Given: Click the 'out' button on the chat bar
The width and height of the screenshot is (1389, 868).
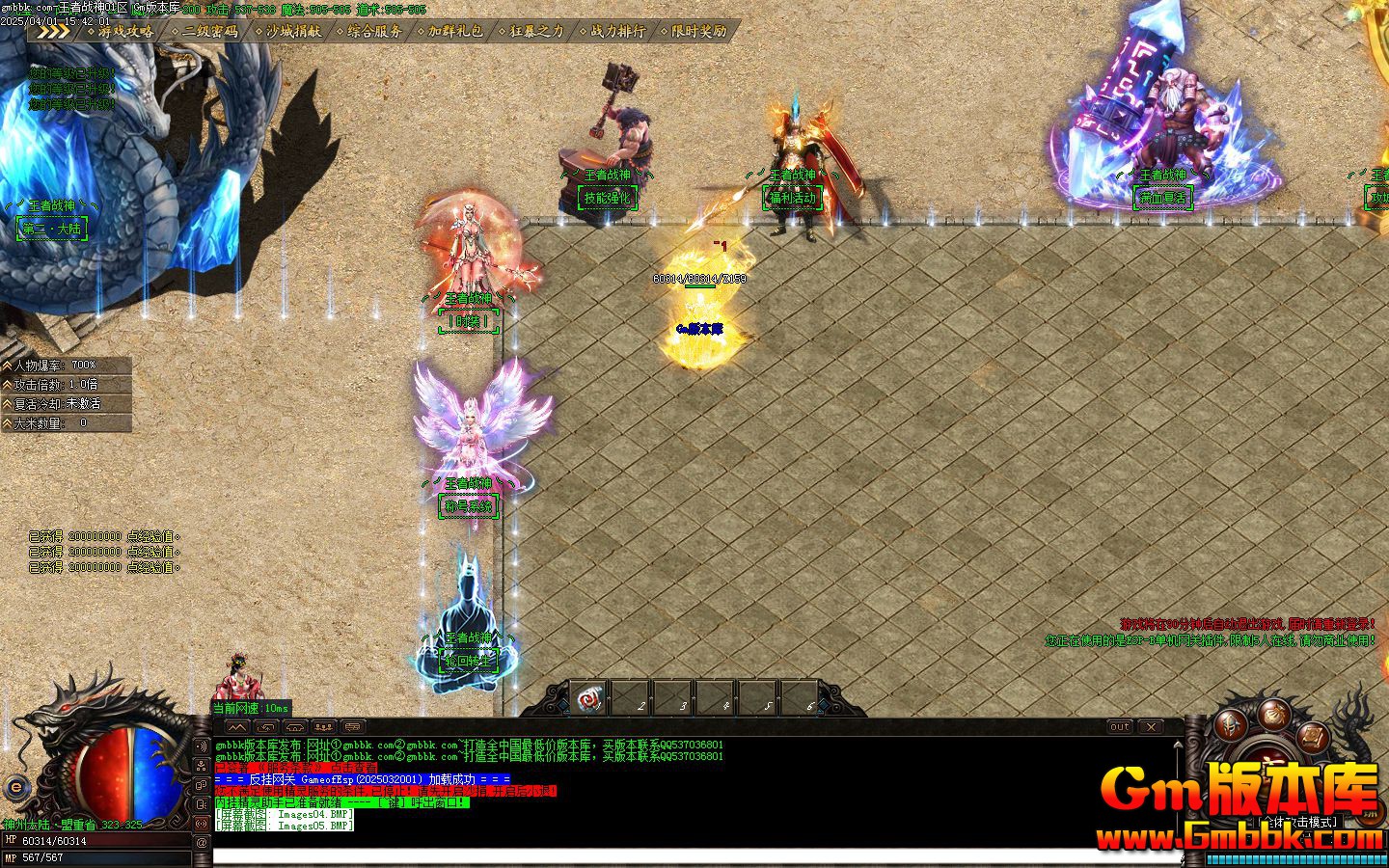Looking at the screenshot, I should tap(1119, 726).
